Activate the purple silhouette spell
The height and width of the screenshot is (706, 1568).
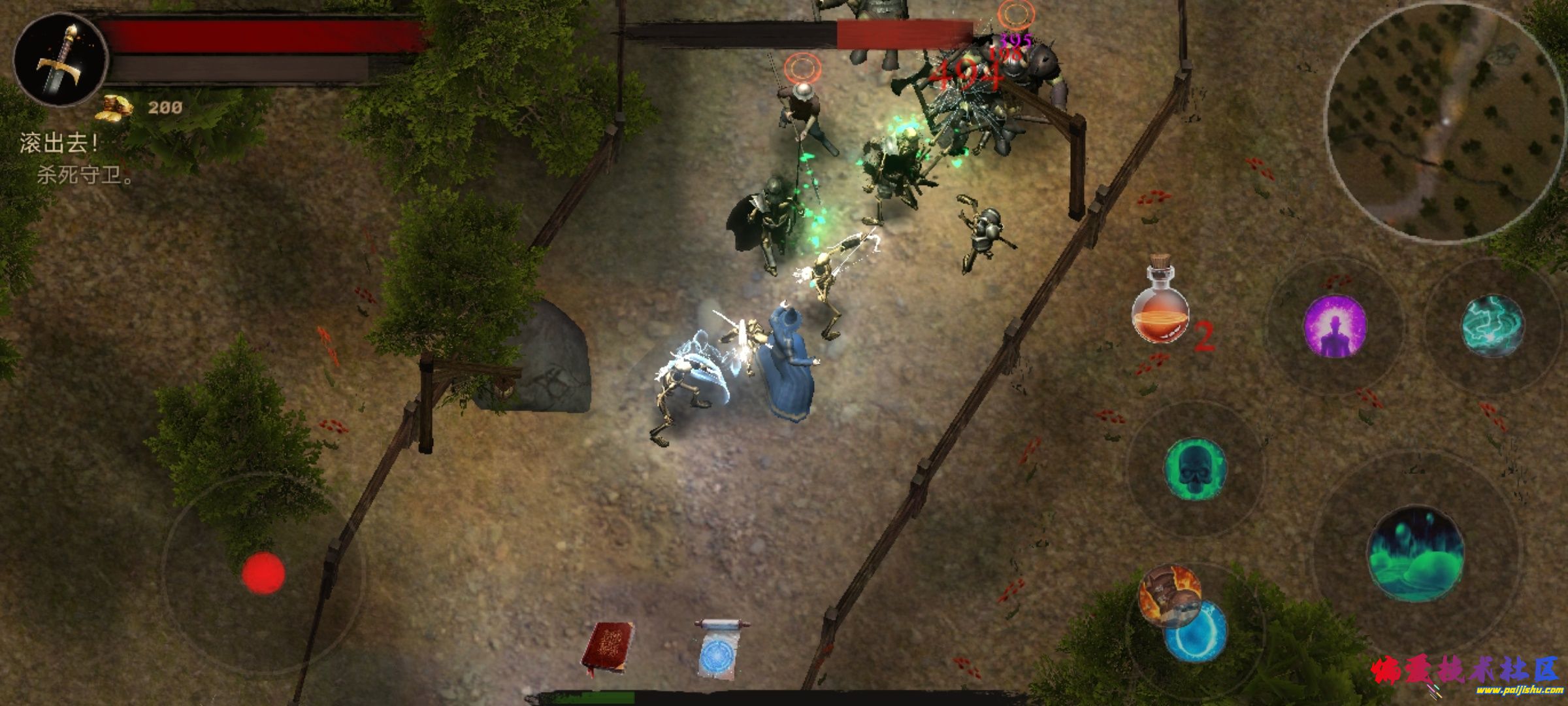pyautogui.click(x=1335, y=326)
